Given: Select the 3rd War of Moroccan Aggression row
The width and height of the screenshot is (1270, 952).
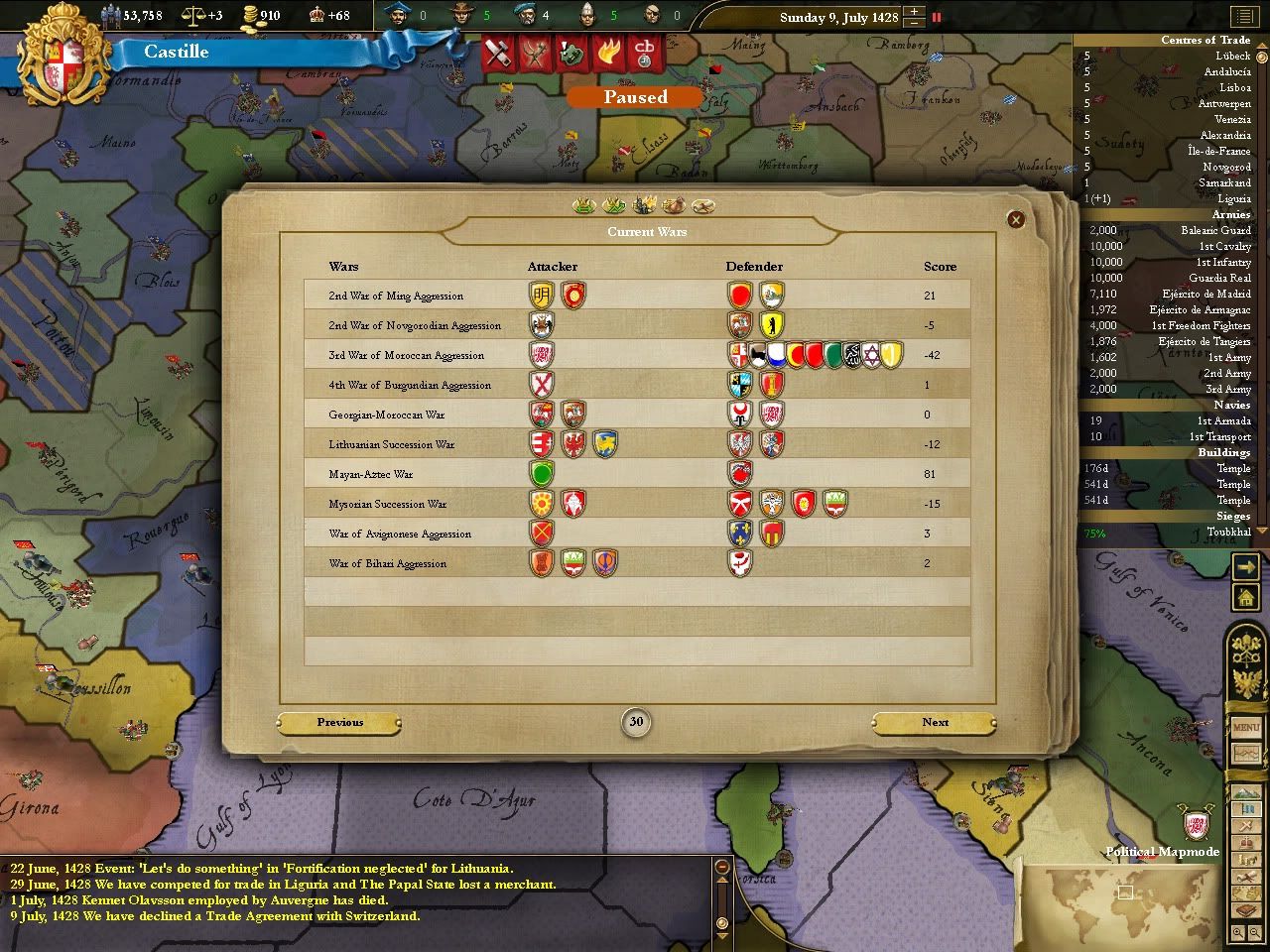Looking at the screenshot, I should tap(407, 355).
